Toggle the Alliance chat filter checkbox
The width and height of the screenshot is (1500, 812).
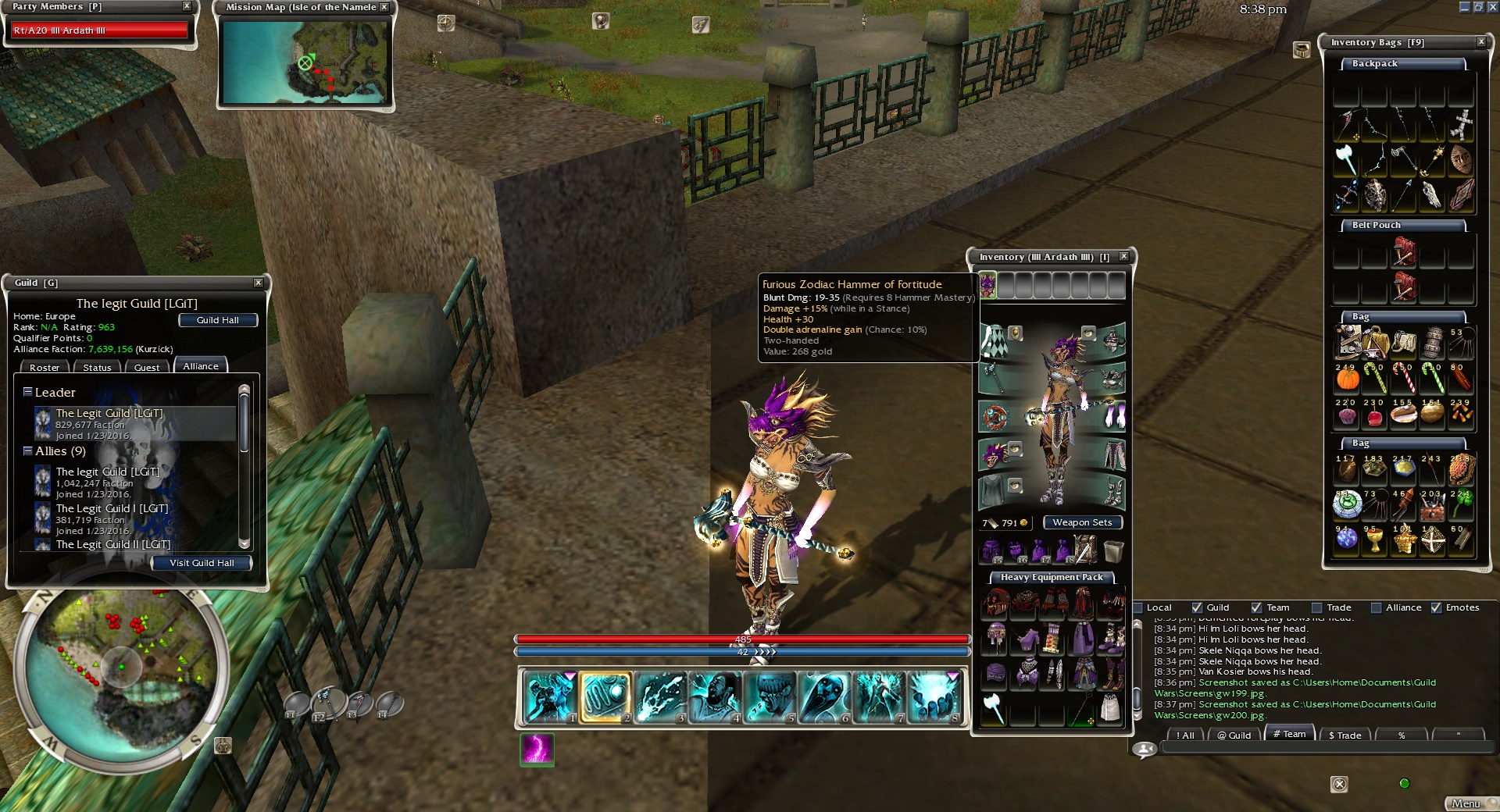point(1377,607)
